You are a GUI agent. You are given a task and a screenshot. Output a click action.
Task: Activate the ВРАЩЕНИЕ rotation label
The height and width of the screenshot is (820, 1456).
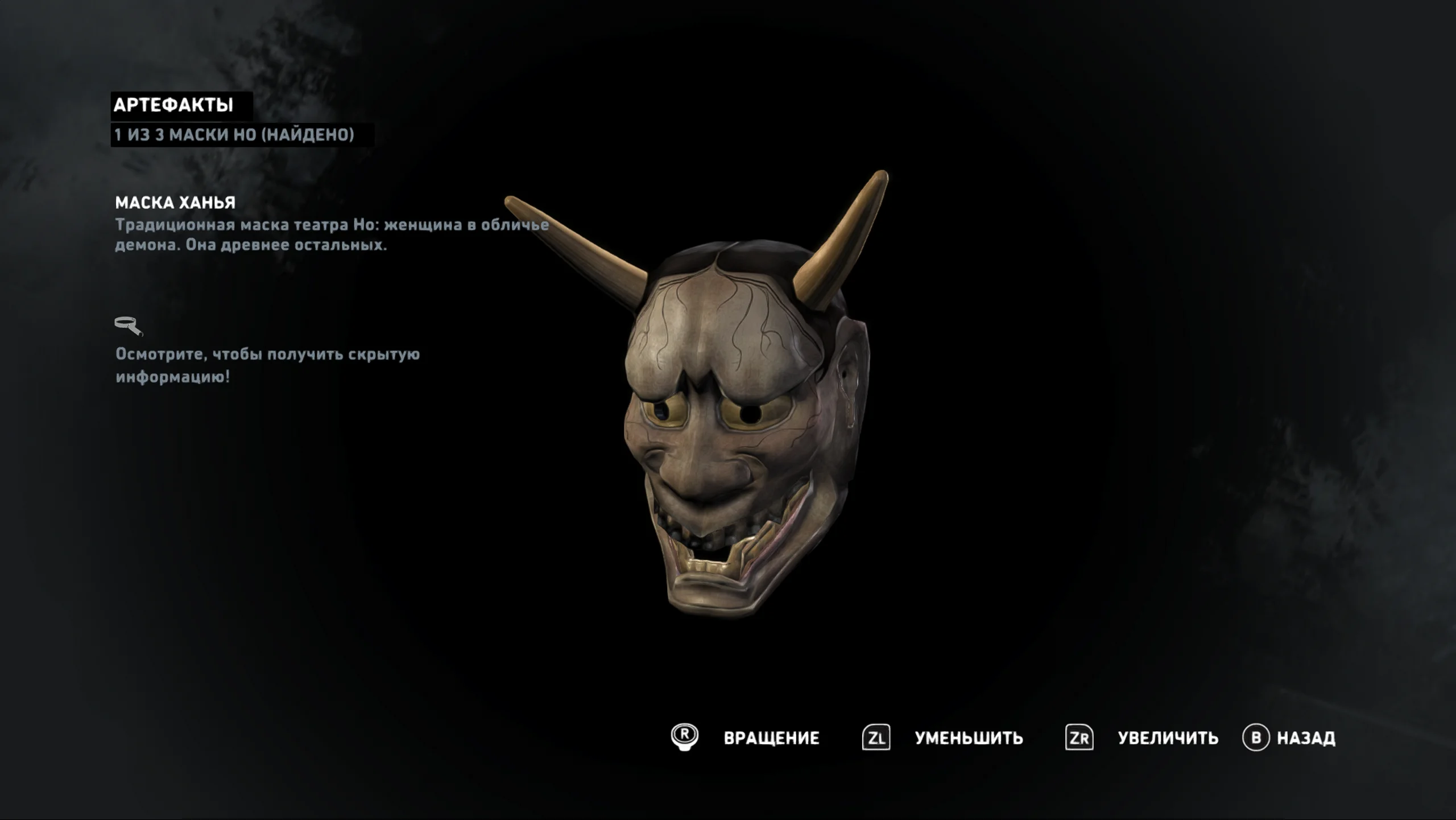click(x=771, y=738)
